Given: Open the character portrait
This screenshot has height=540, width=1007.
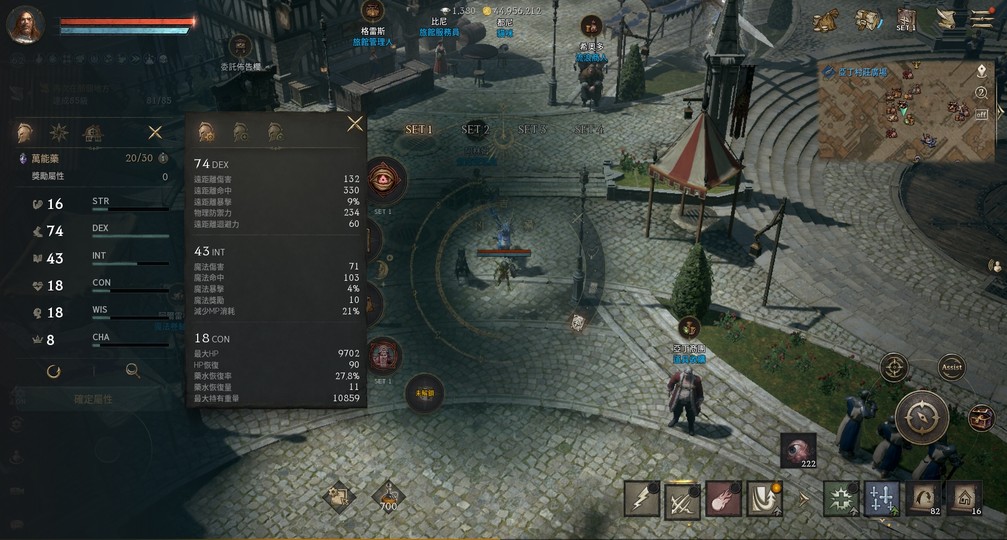Looking at the screenshot, I should coord(26,24).
